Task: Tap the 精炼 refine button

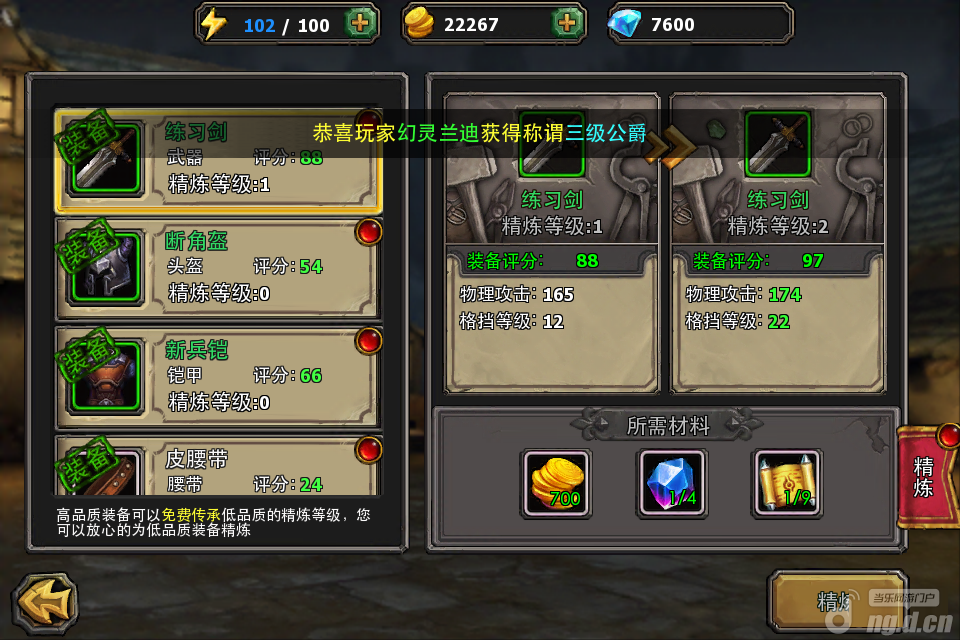Action: (x=836, y=601)
